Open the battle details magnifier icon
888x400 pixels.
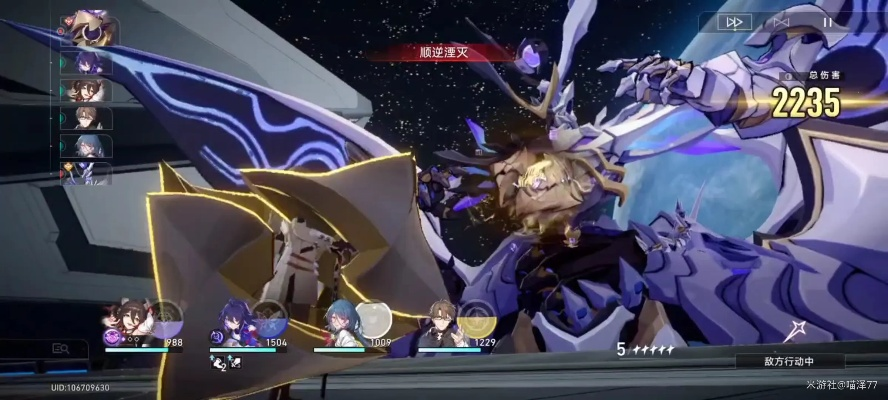click(x=60, y=349)
